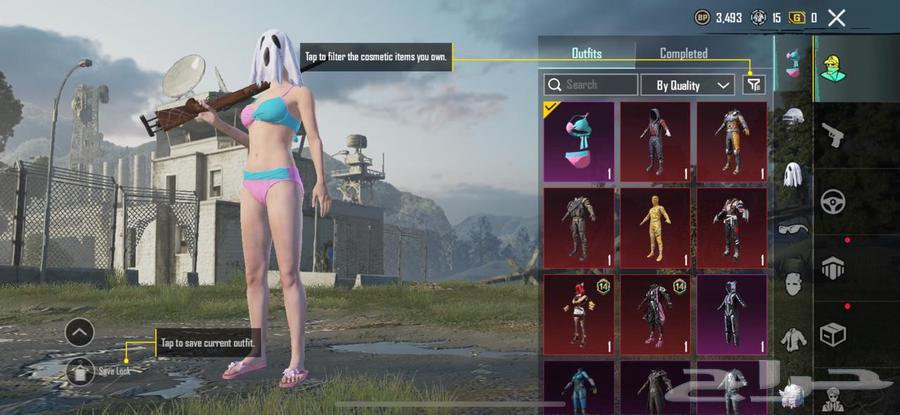The width and height of the screenshot is (900, 415).
Task: Open the vehicle skins steering wheel section
Action: click(x=832, y=201)
